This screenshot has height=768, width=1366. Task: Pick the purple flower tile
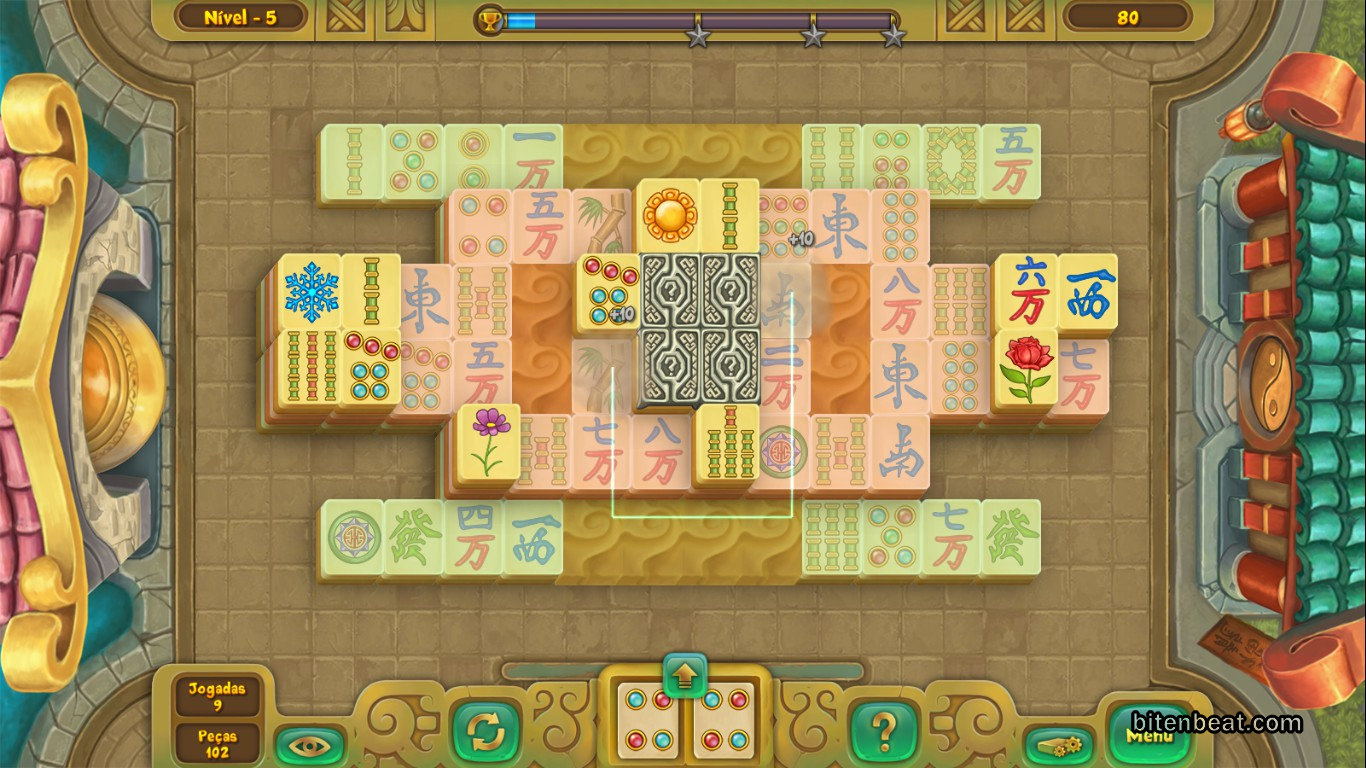pyautogui.click(x=489, y=441)
